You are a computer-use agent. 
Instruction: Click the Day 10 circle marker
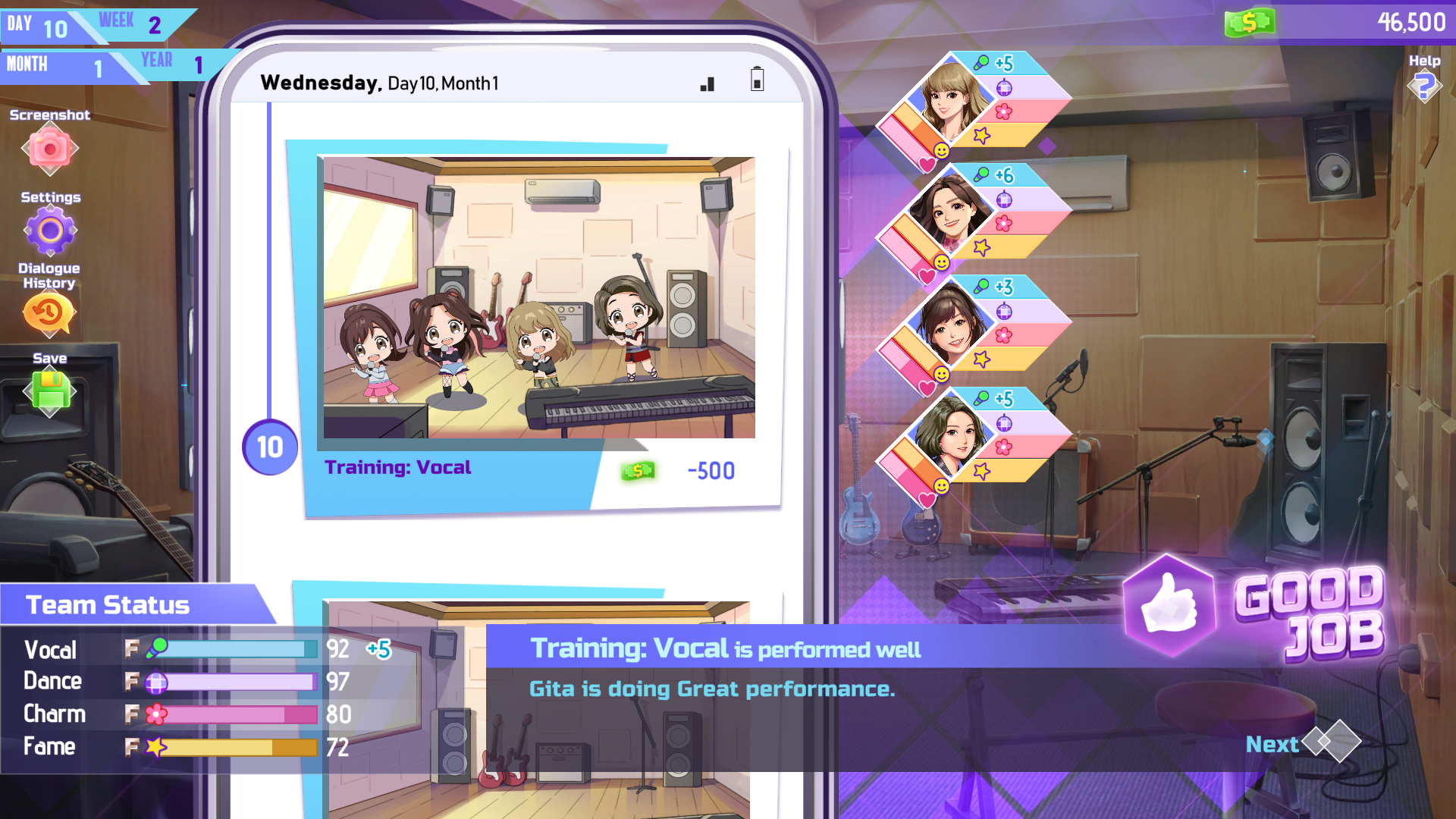(x=269, y=447)
